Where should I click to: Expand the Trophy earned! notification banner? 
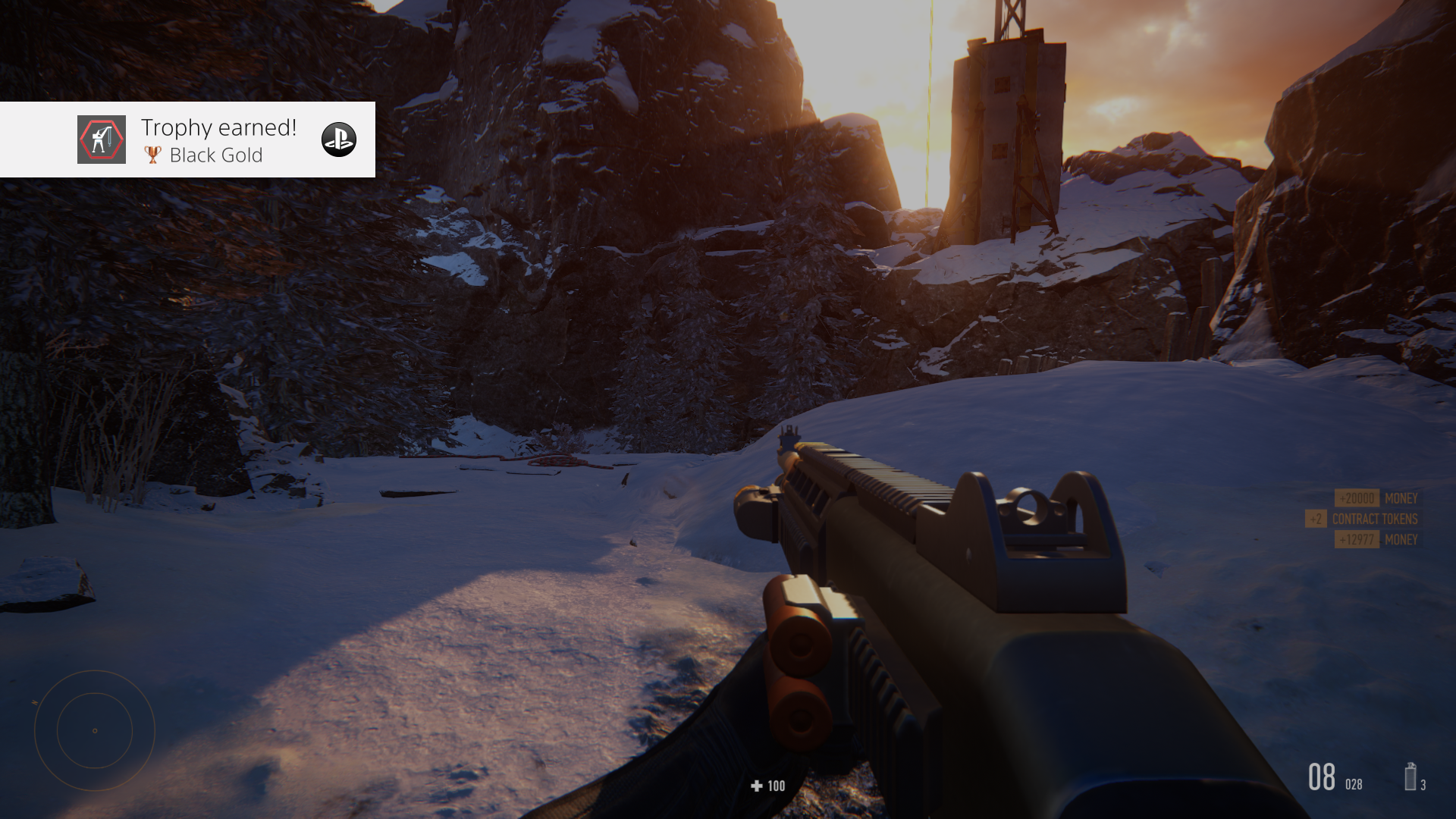coord(187,140)
